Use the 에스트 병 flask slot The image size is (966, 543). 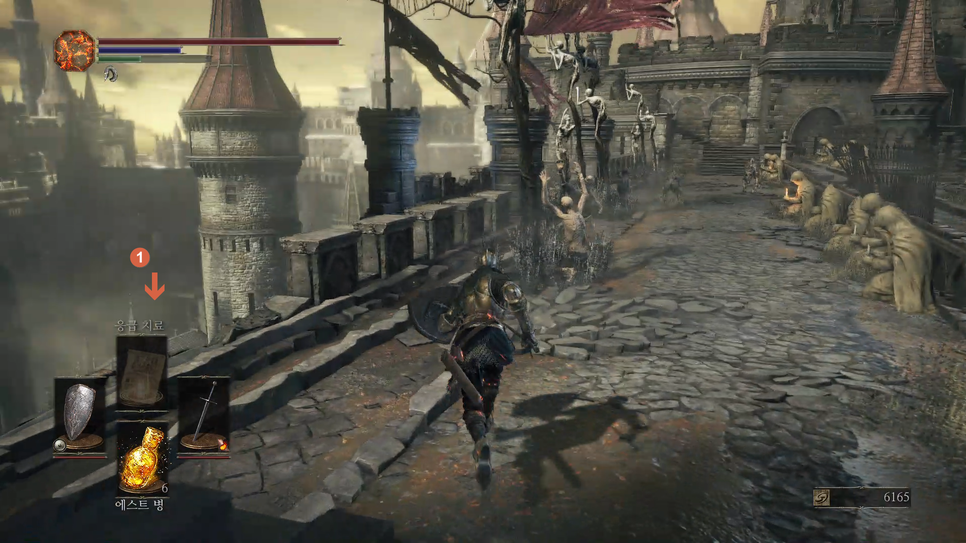(x=141, y=458)
